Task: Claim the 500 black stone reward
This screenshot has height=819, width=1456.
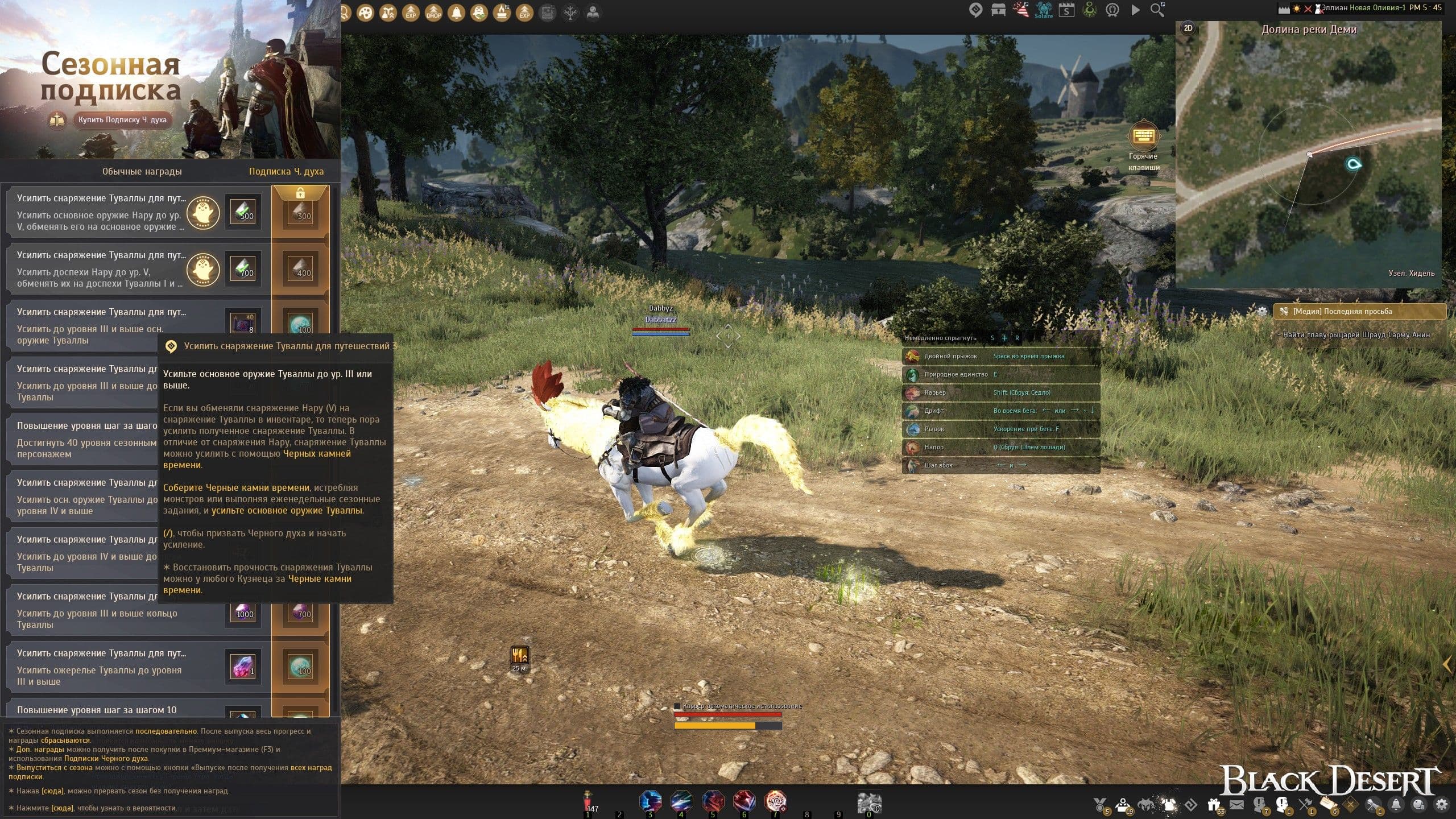Action: coord(243,212)
